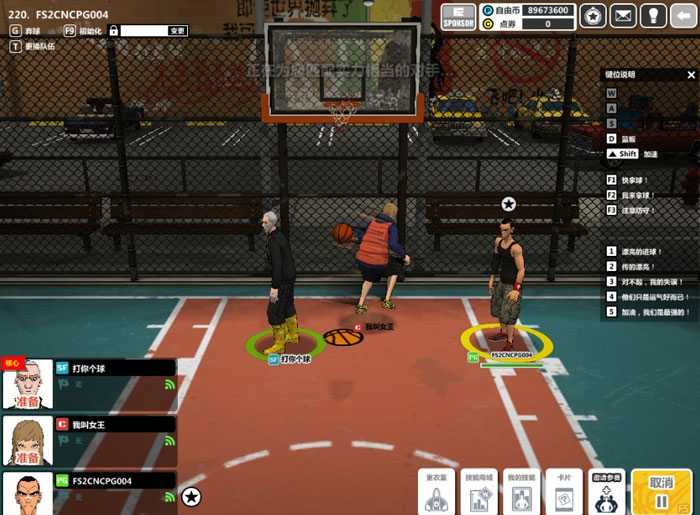Click the 变更 room password button

(x=177, y=30)
